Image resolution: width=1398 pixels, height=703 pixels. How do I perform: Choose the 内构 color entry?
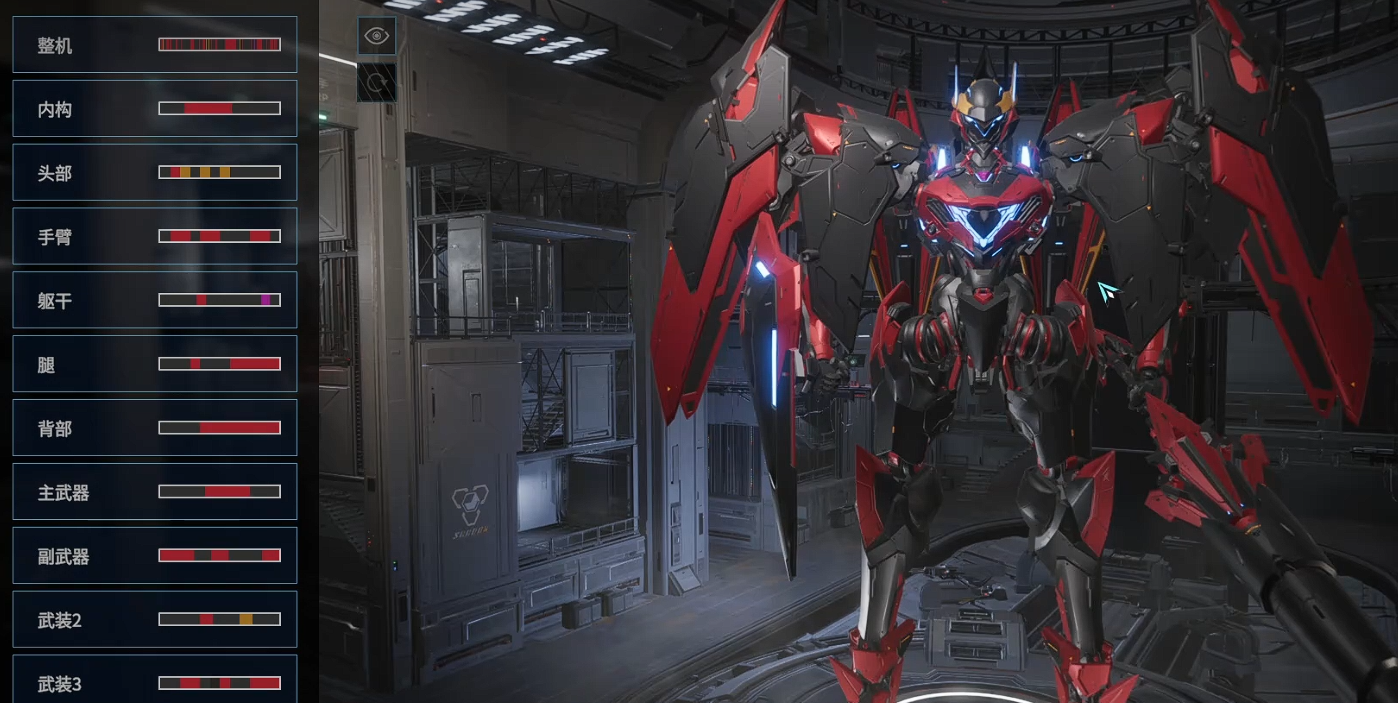coord(154,109)
